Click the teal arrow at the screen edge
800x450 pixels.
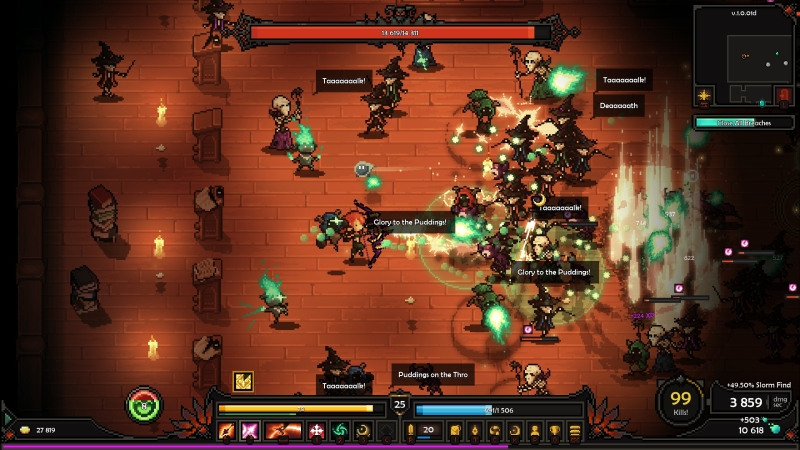click(7, 418)
